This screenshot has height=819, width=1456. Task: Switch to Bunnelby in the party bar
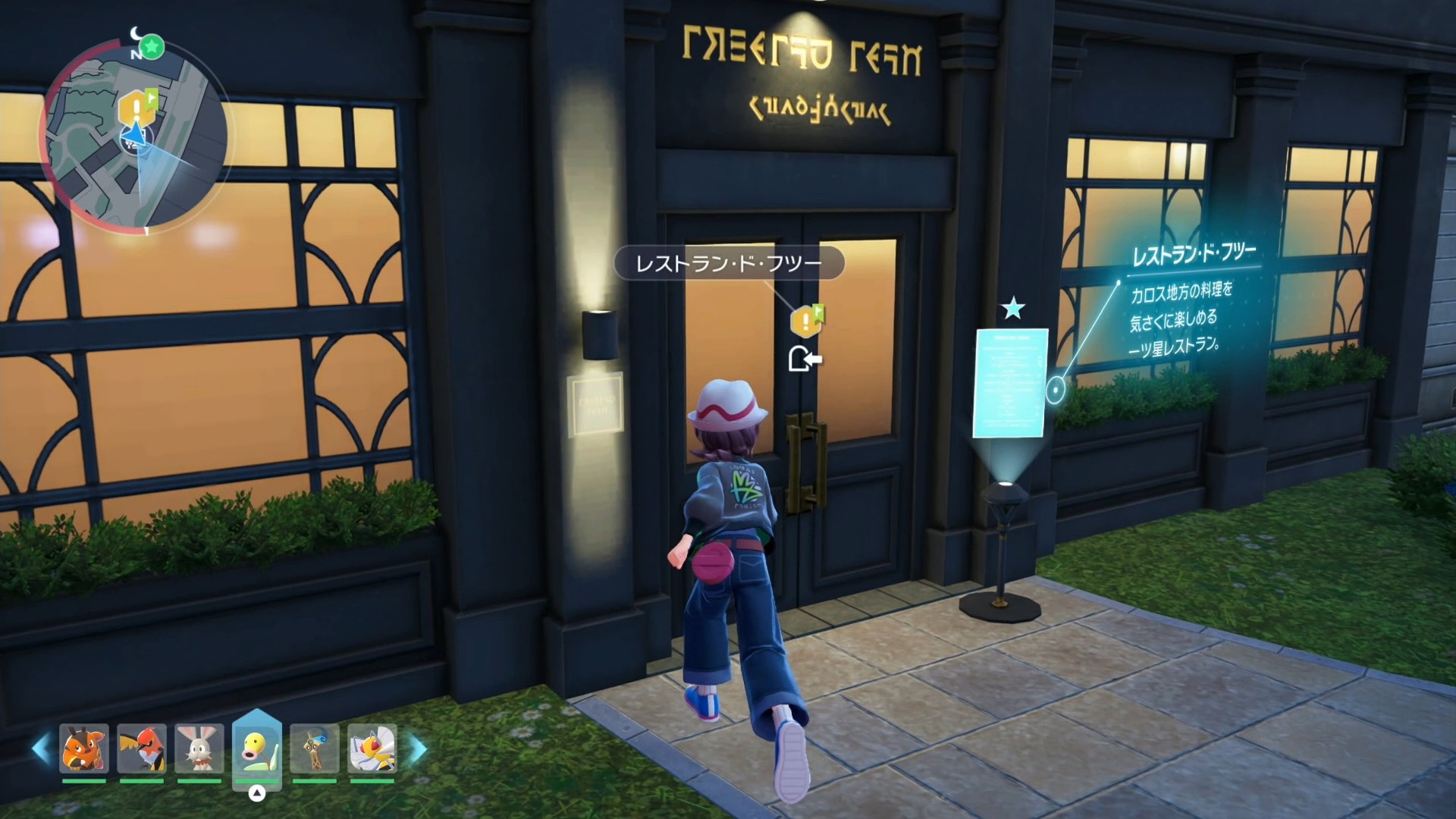199,748
